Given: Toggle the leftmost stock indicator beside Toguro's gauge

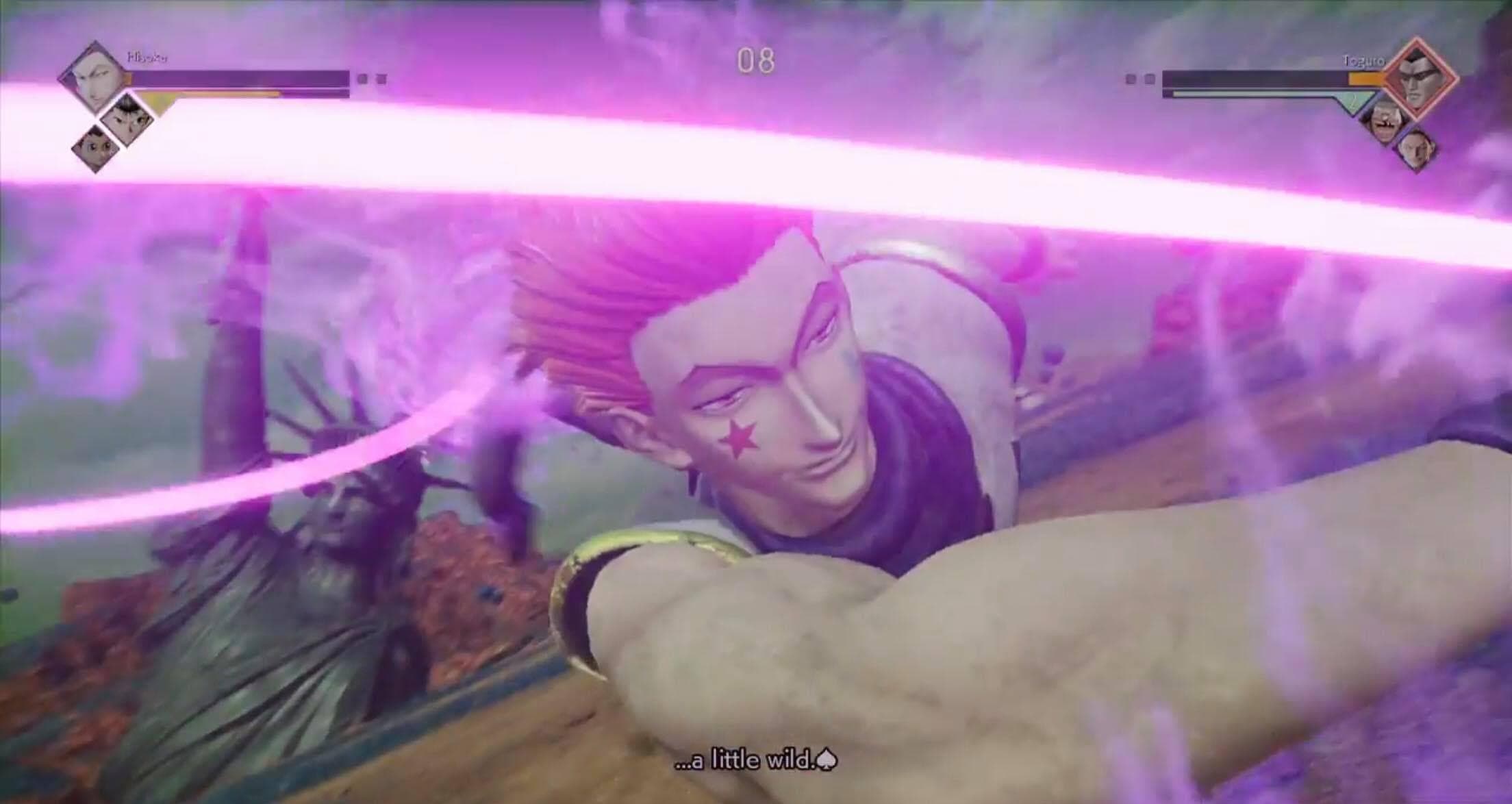Looking at the screenshot, I should click(1132, 79).
